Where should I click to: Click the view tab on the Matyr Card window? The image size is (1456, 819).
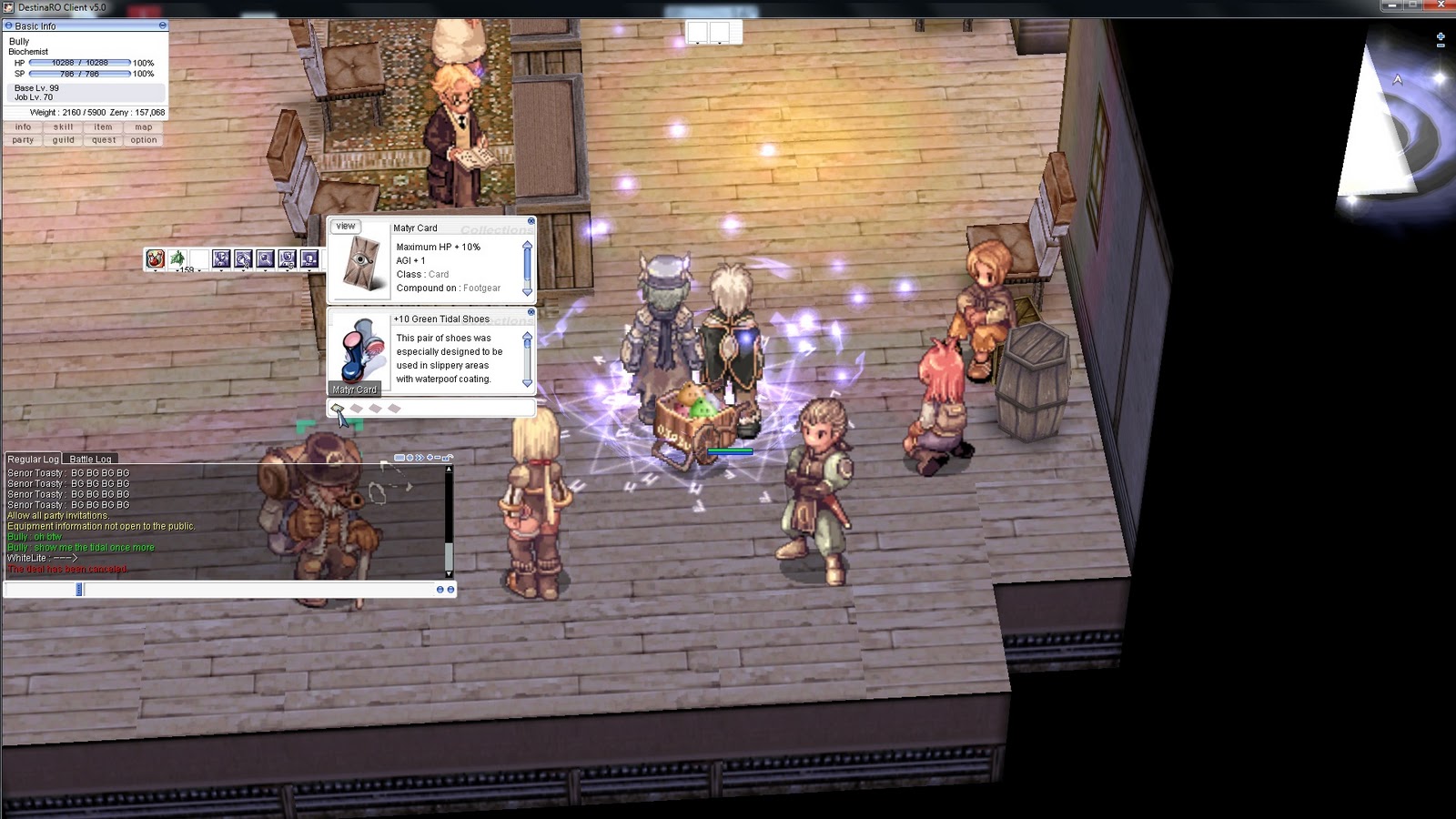pyautogui.click(x=346, y=226)
